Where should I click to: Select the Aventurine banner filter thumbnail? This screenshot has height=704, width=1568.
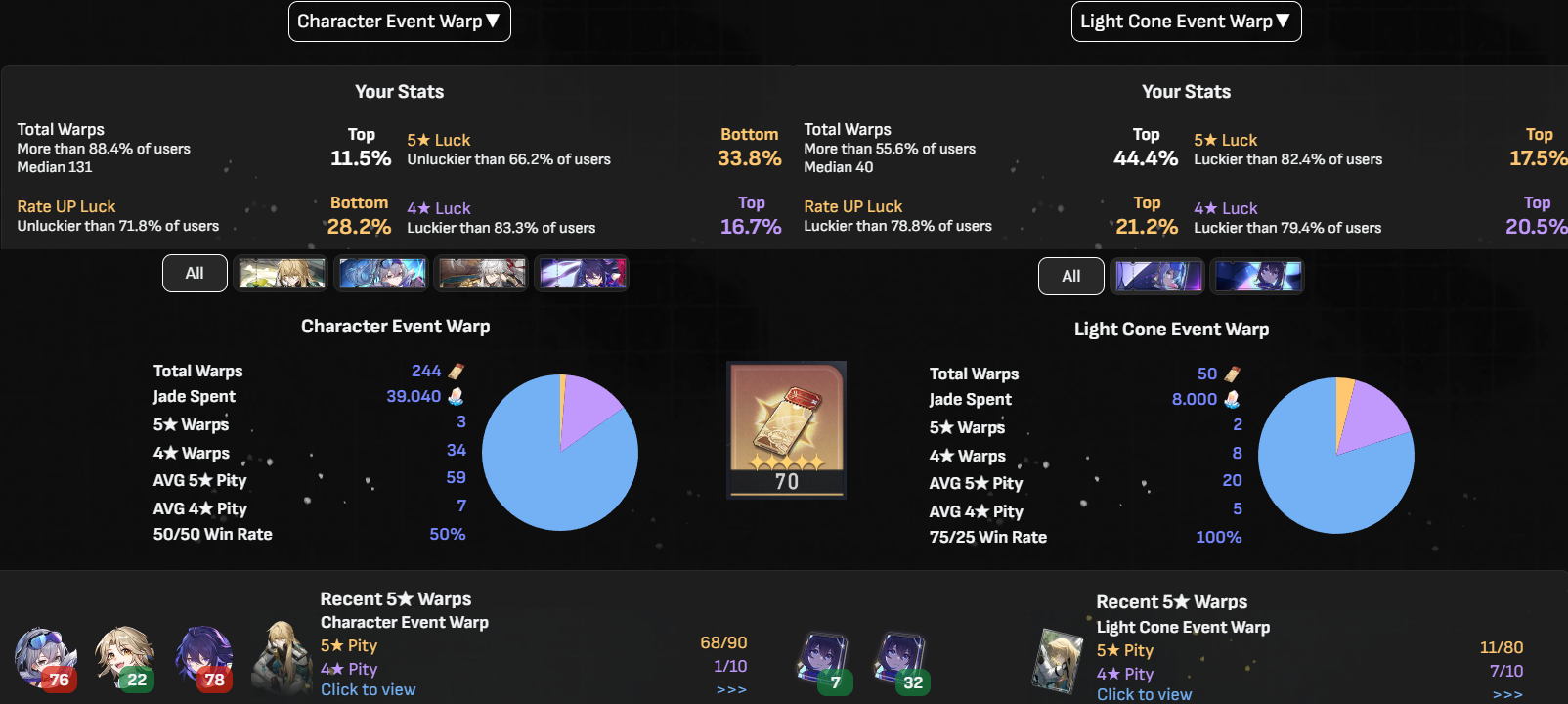(x=281, y=273)
